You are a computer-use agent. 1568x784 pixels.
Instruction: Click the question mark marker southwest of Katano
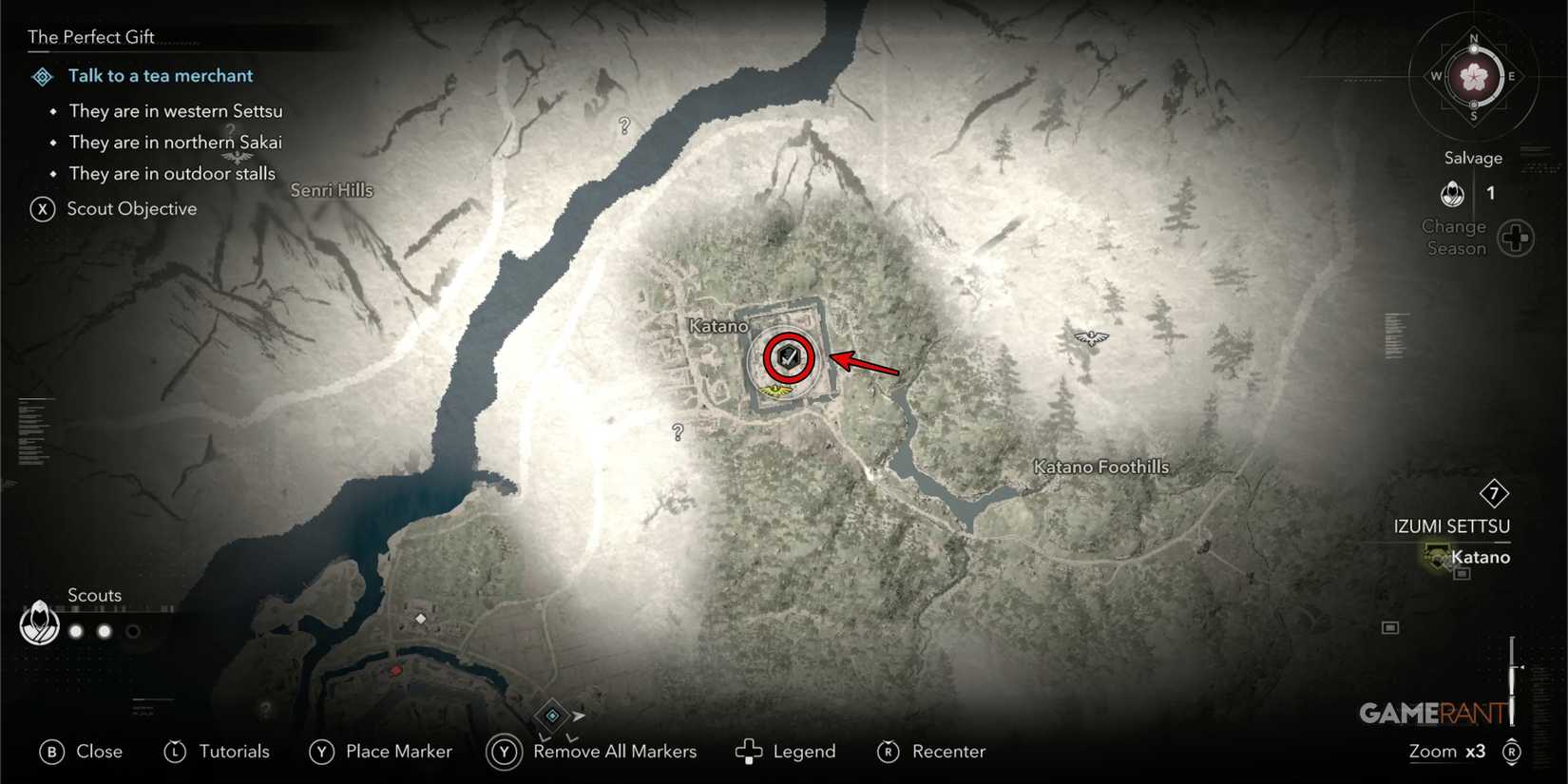point(677,432)
